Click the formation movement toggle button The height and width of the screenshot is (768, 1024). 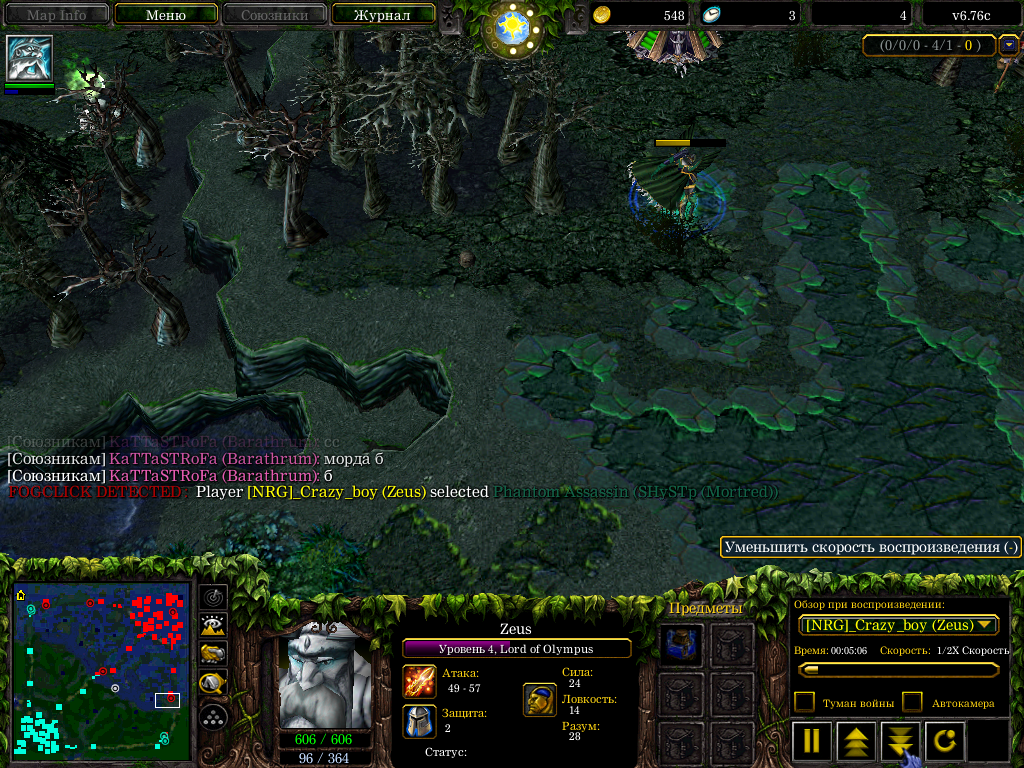[x=213, y=716]
